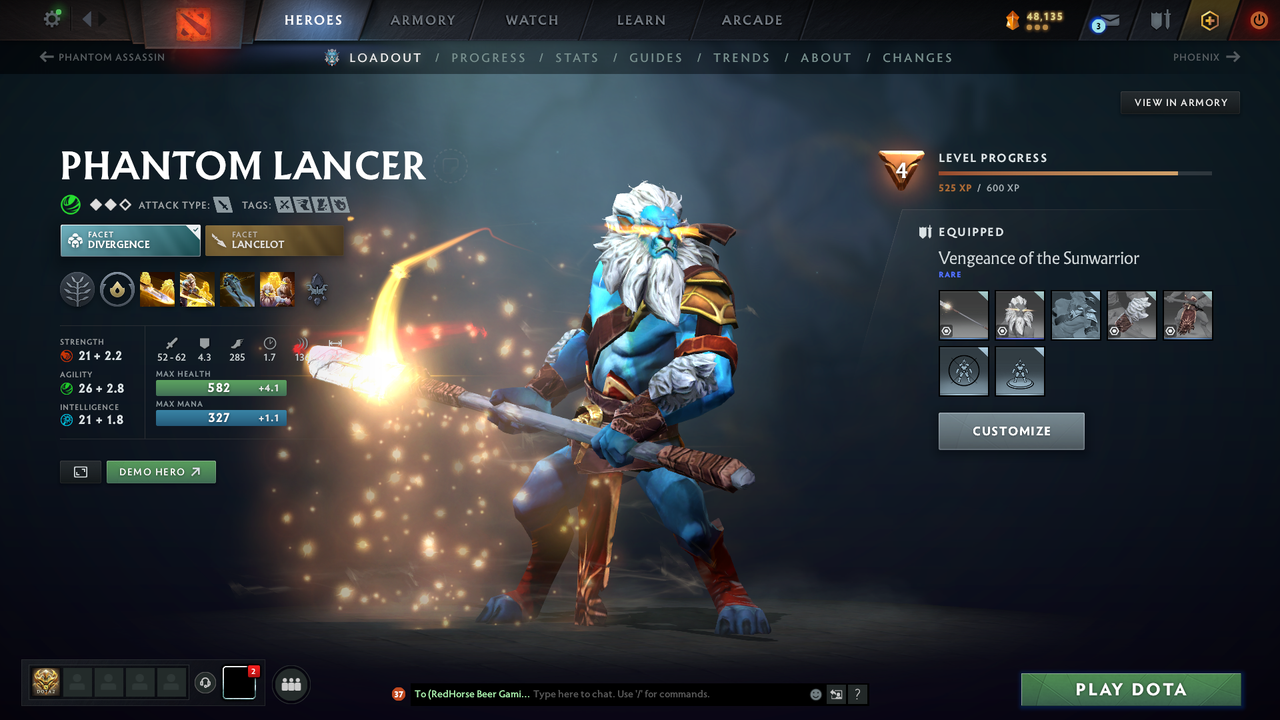Open the mail notifications icon
1280x720 pixels.
[x=1104, y=20]
